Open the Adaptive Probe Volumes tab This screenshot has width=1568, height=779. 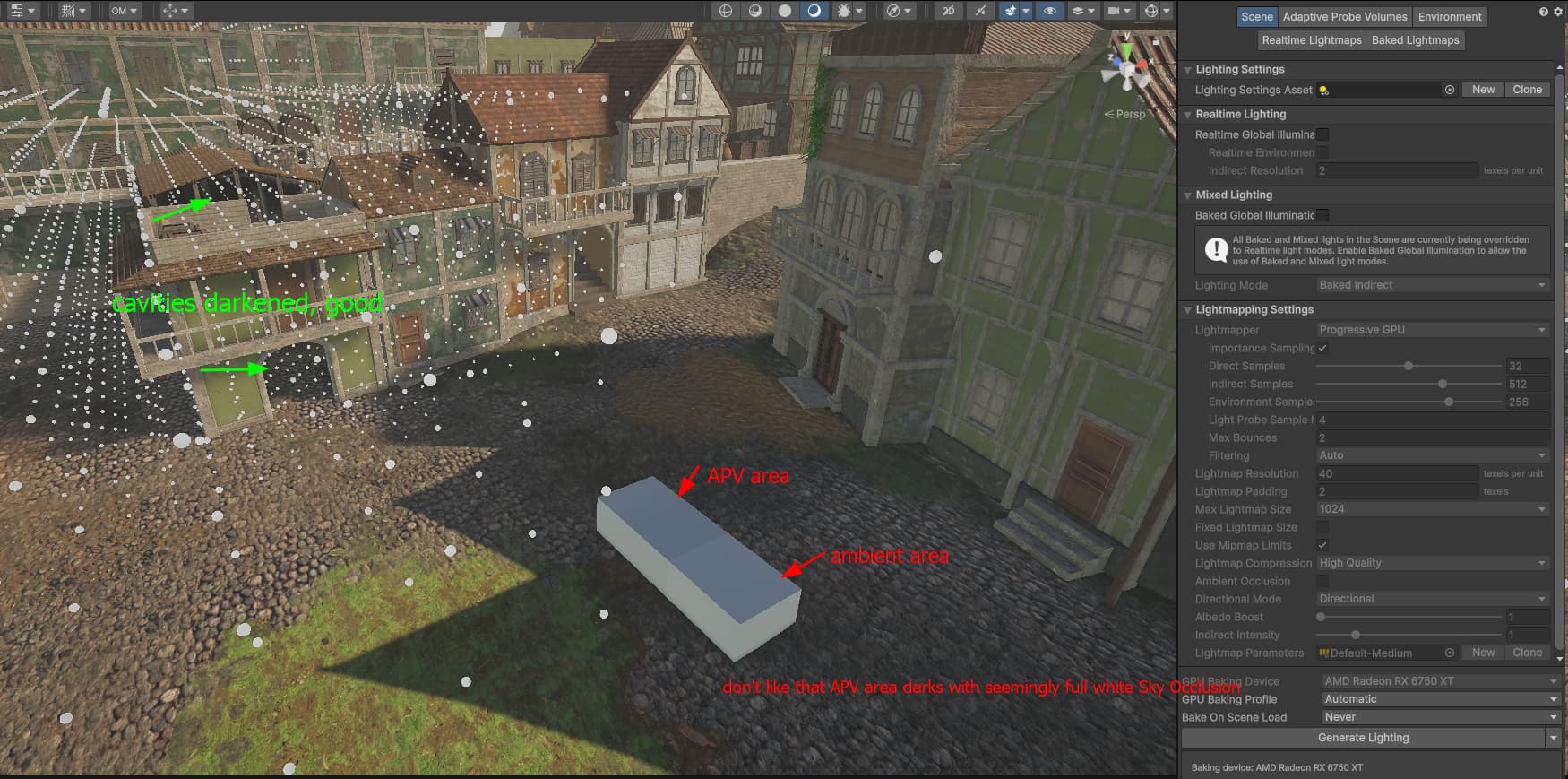[1344, 16]
